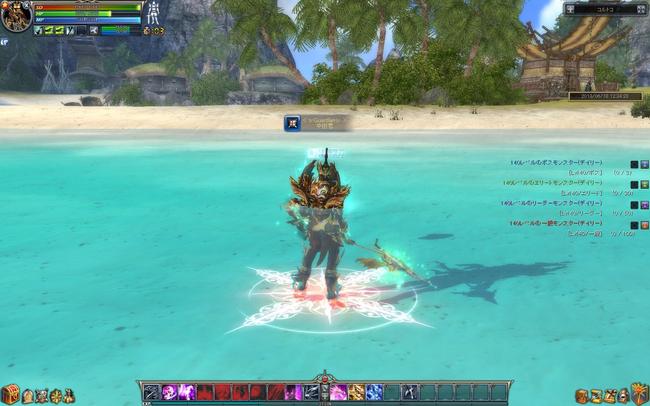Select the daily elite monster quest entry
650x406 pixels.
click(x=572, y=184)
